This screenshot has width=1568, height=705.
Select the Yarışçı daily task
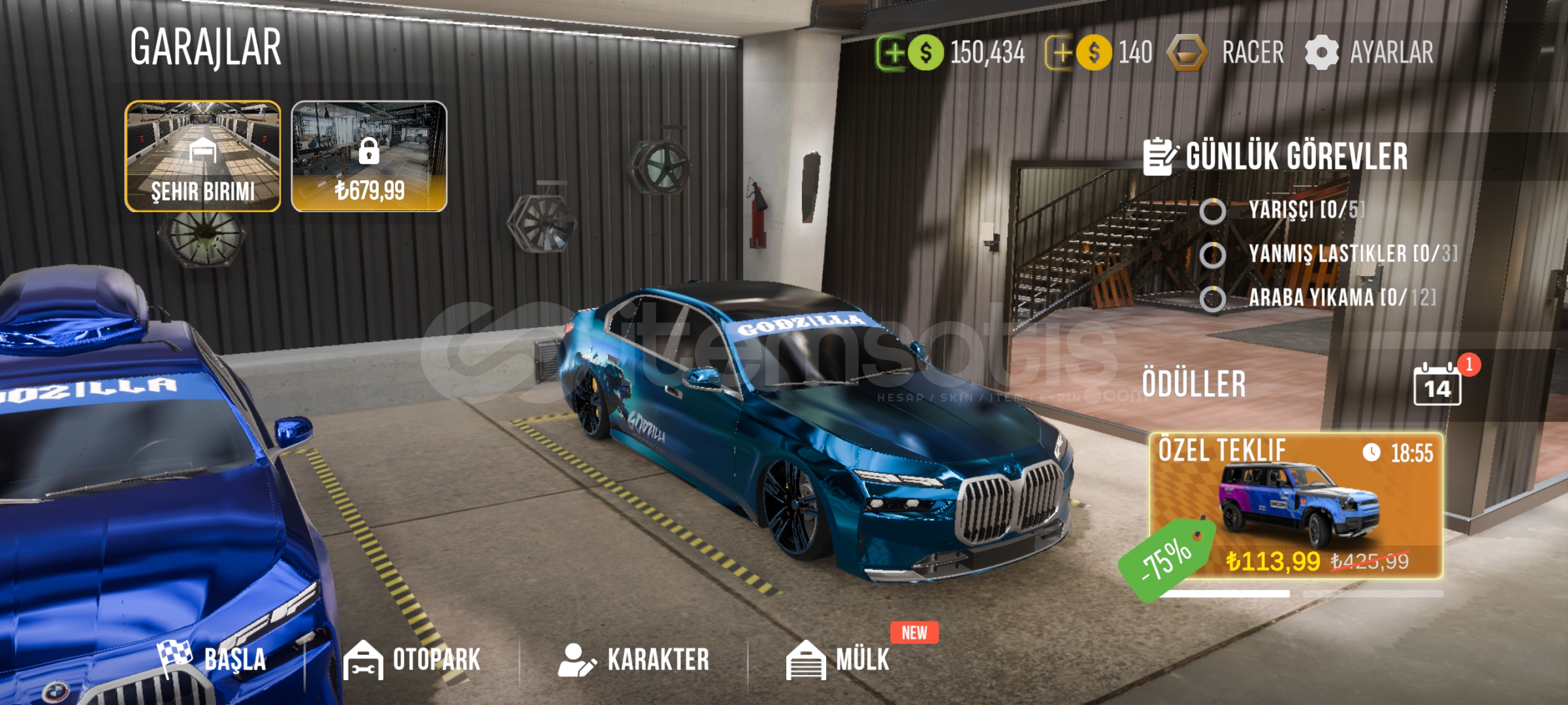[1305, 210]
